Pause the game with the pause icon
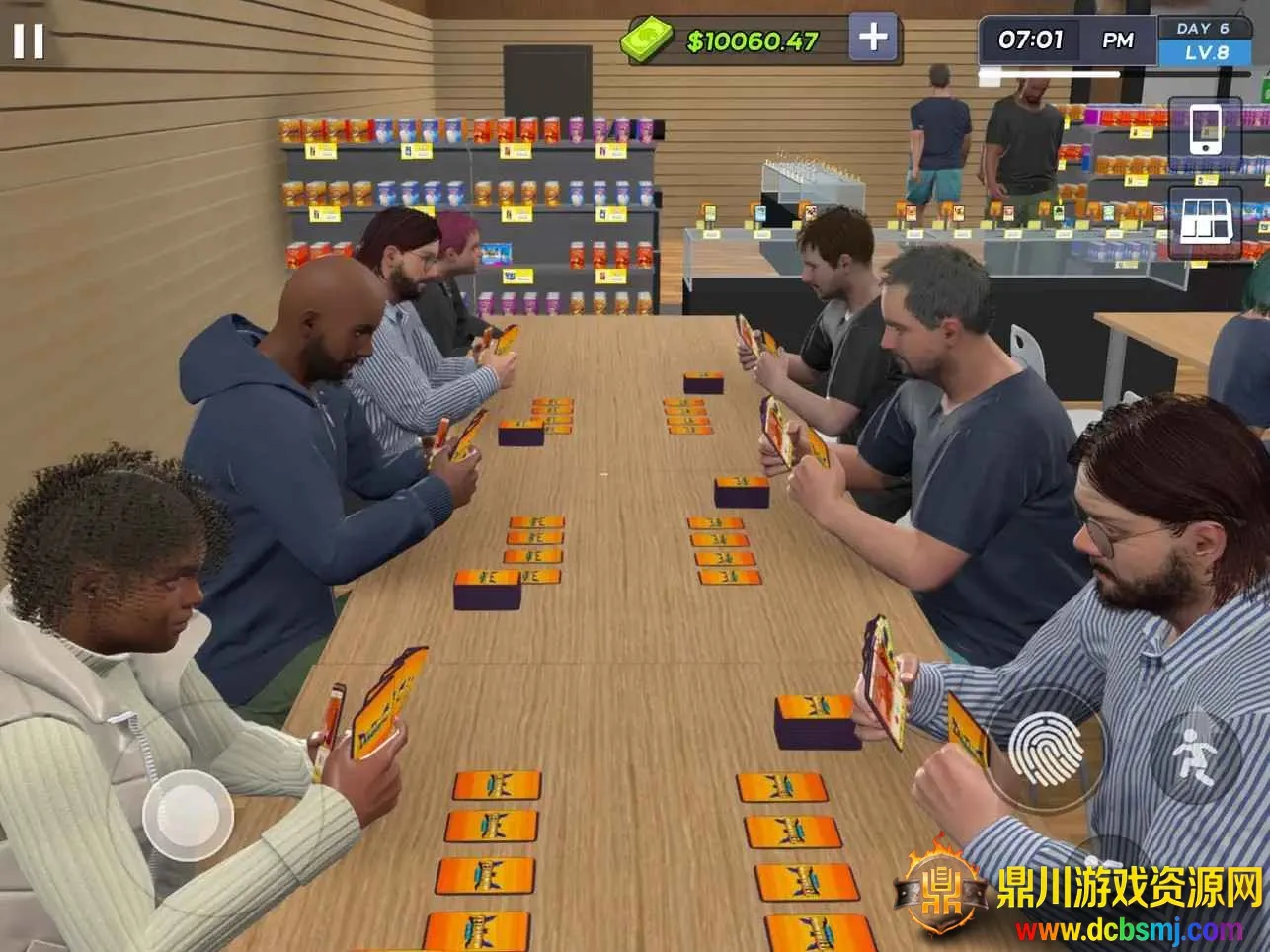The width and height of the screenshot is (1270, 952). click(28, 40)
